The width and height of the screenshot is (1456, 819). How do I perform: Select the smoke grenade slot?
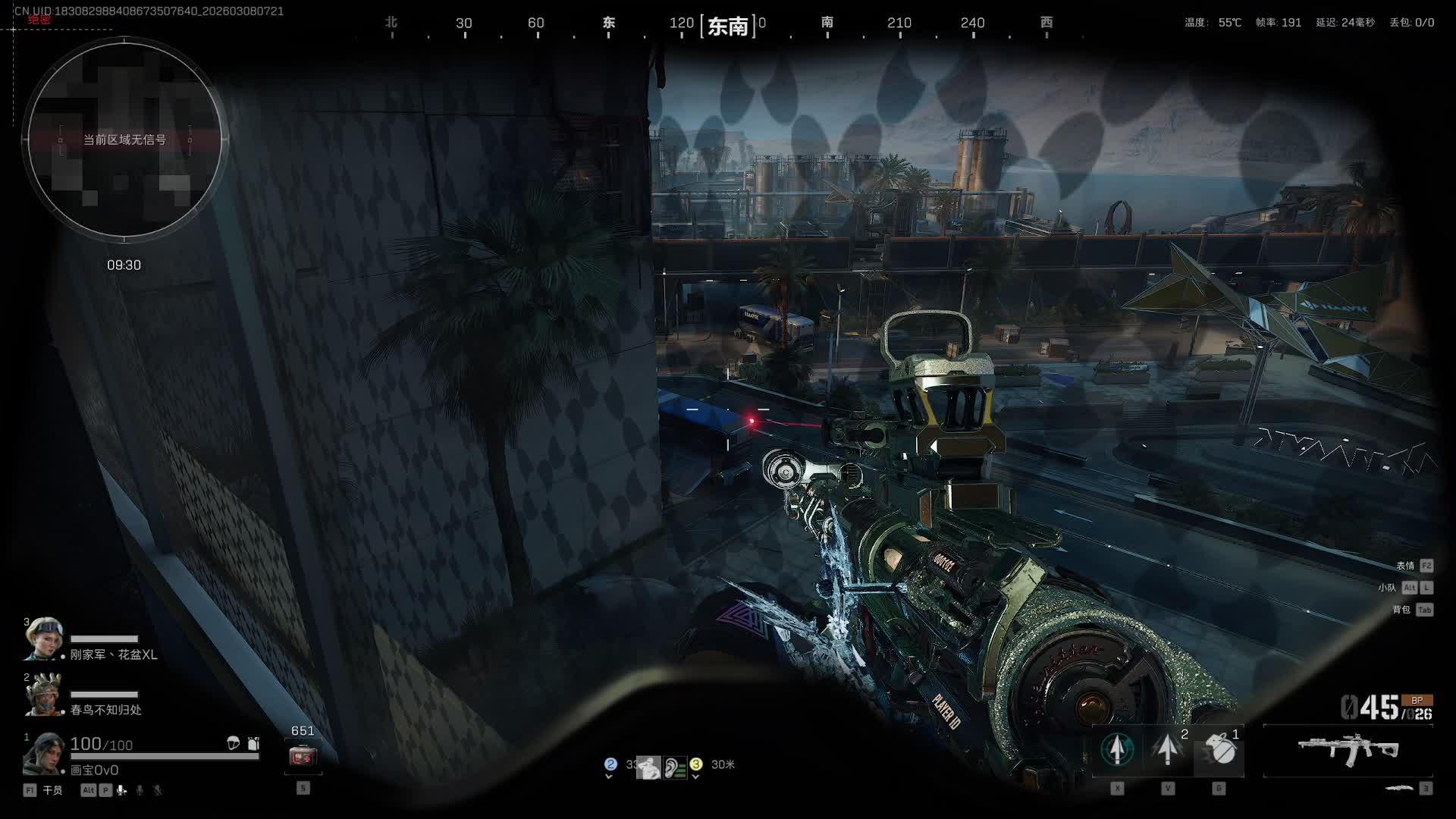click(1219, 749)
